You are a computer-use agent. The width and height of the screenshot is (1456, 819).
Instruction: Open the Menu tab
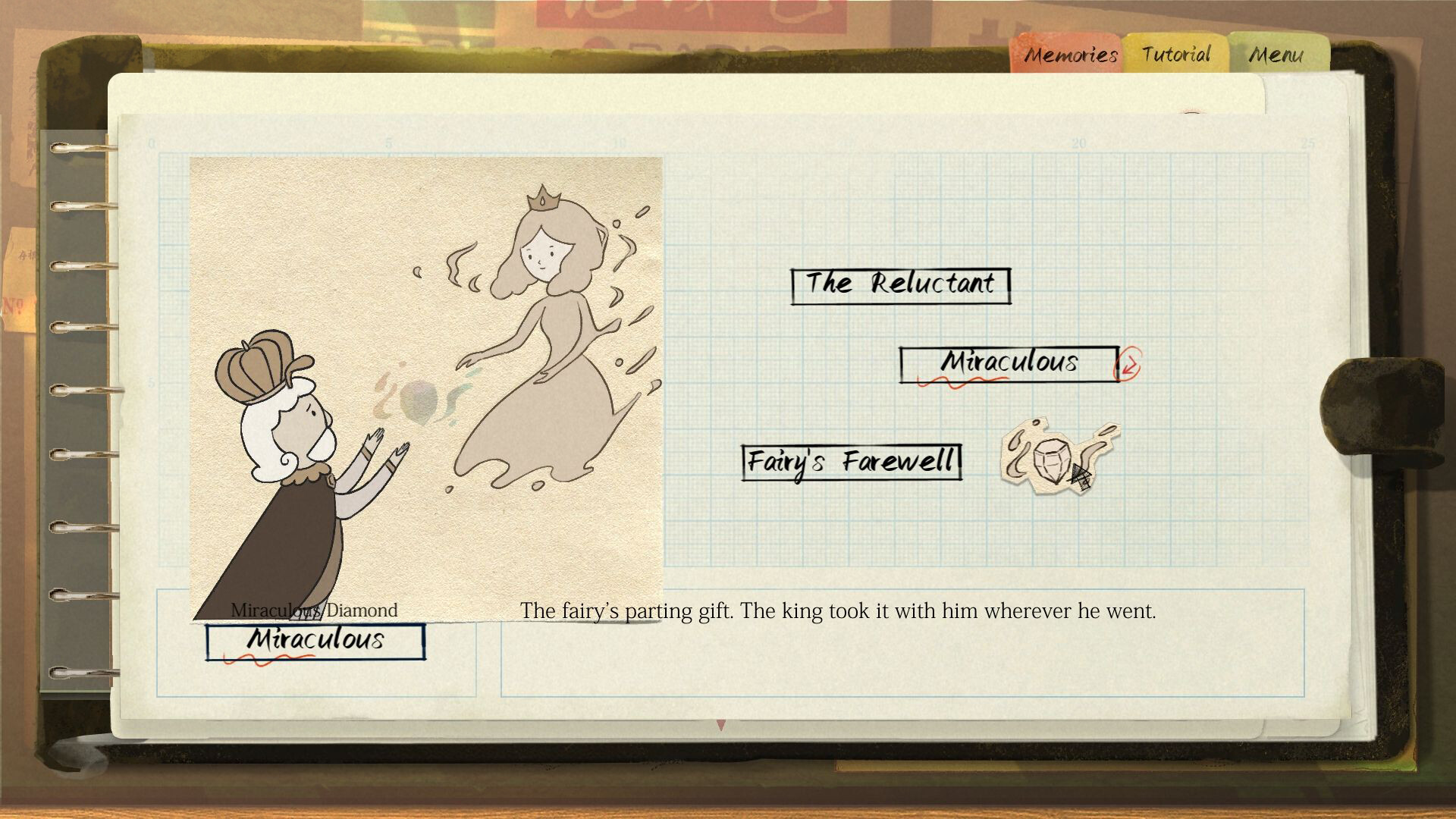(1277, 54)
